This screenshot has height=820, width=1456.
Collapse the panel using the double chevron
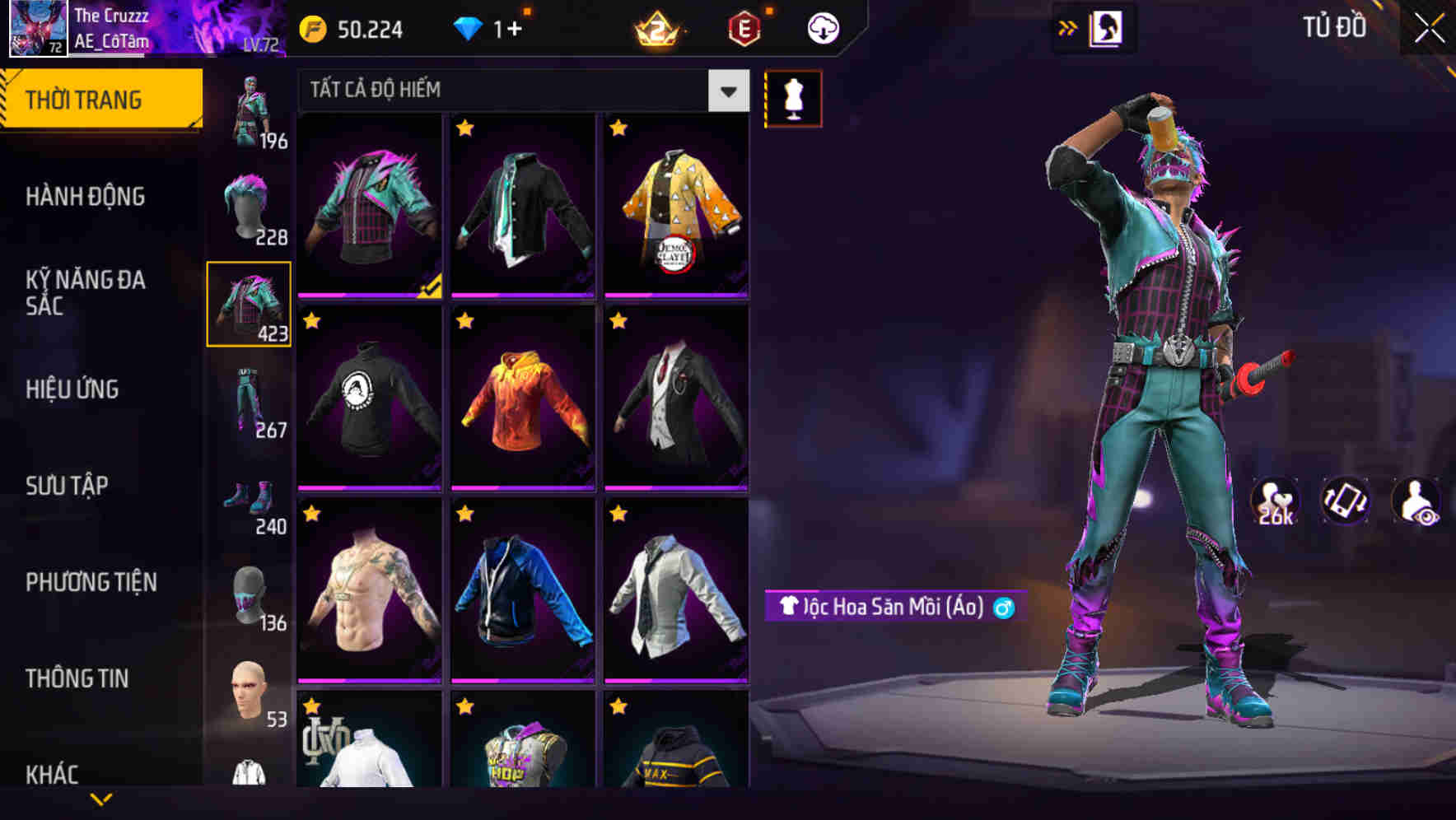1068,27
